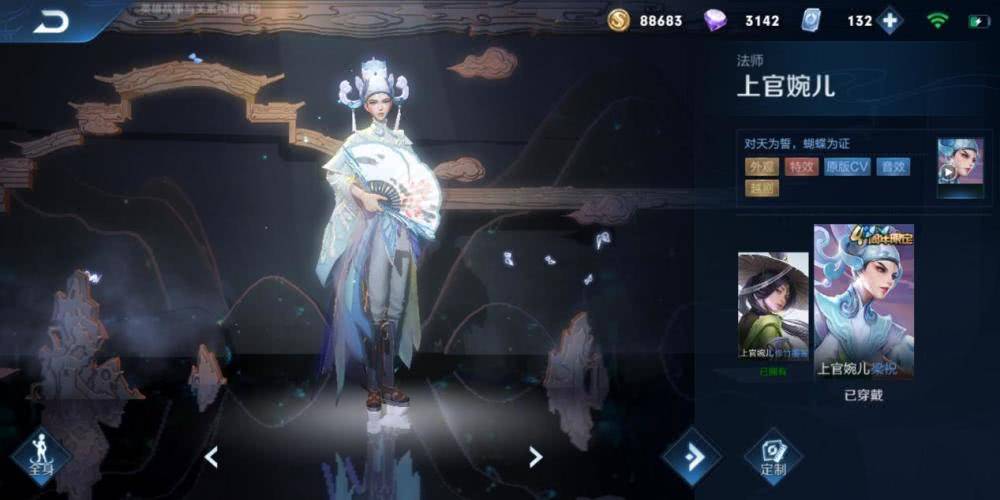This screenshot has height=500, width=1000.
Task: Choose the 越剧 opera tag
Action: point(761,187)
